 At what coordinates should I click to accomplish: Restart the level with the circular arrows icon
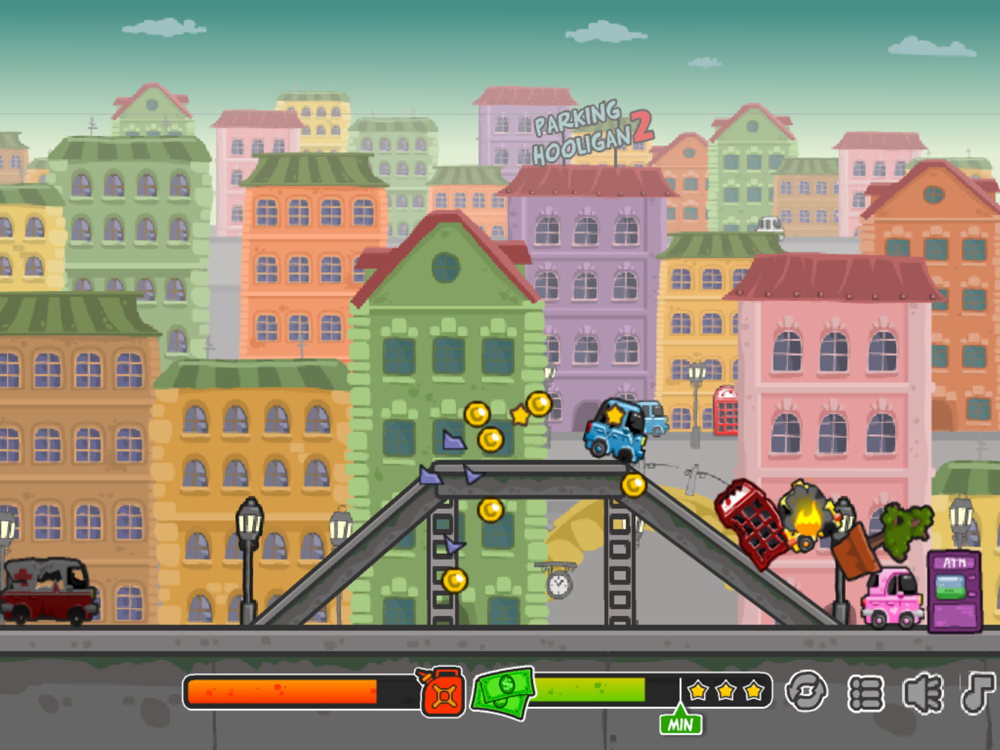pyautogui.click(x=806, y=691)
